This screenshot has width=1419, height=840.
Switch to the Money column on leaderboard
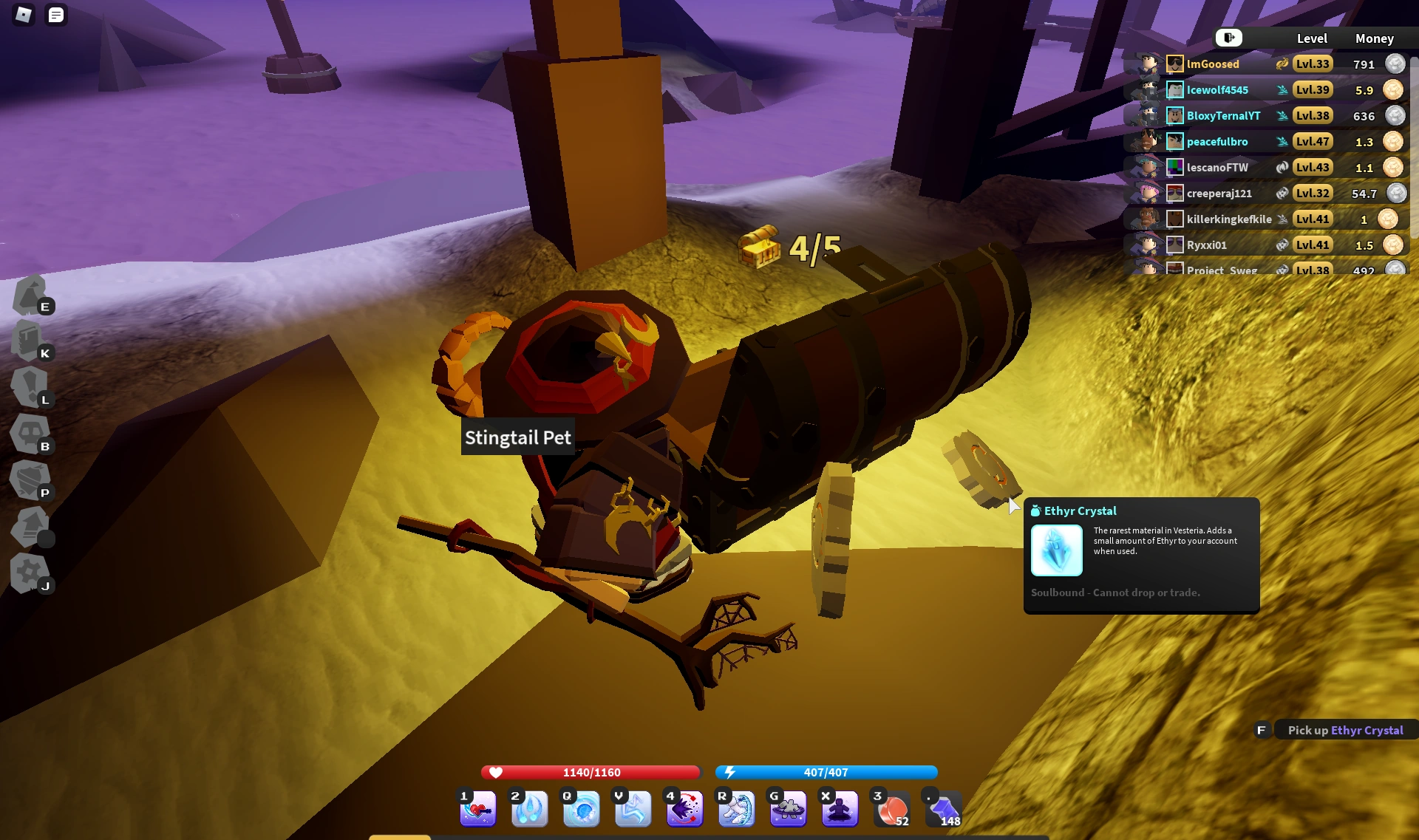[1374, 38]
